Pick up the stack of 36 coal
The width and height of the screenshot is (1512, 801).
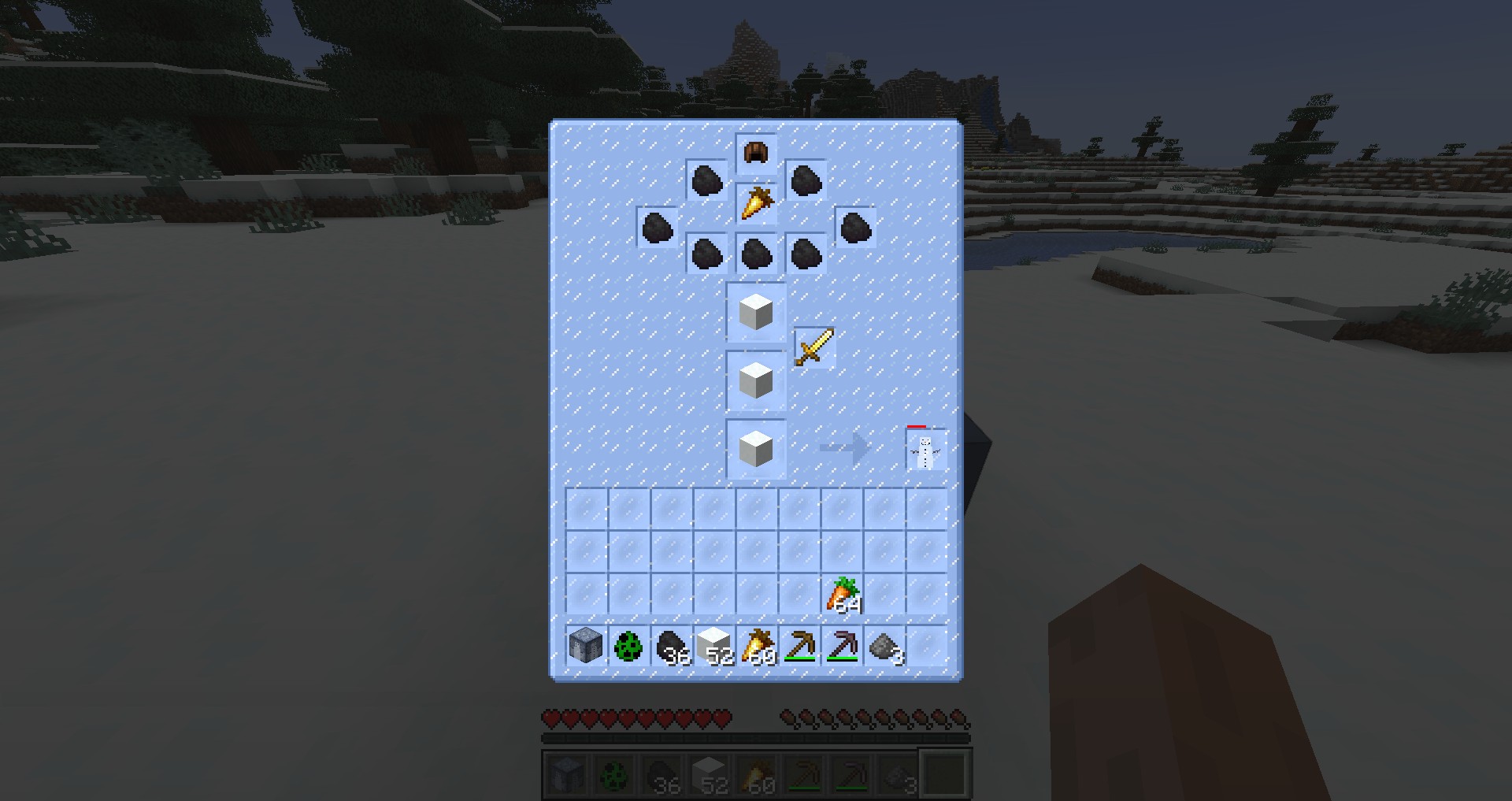click(x=671, y=647)
